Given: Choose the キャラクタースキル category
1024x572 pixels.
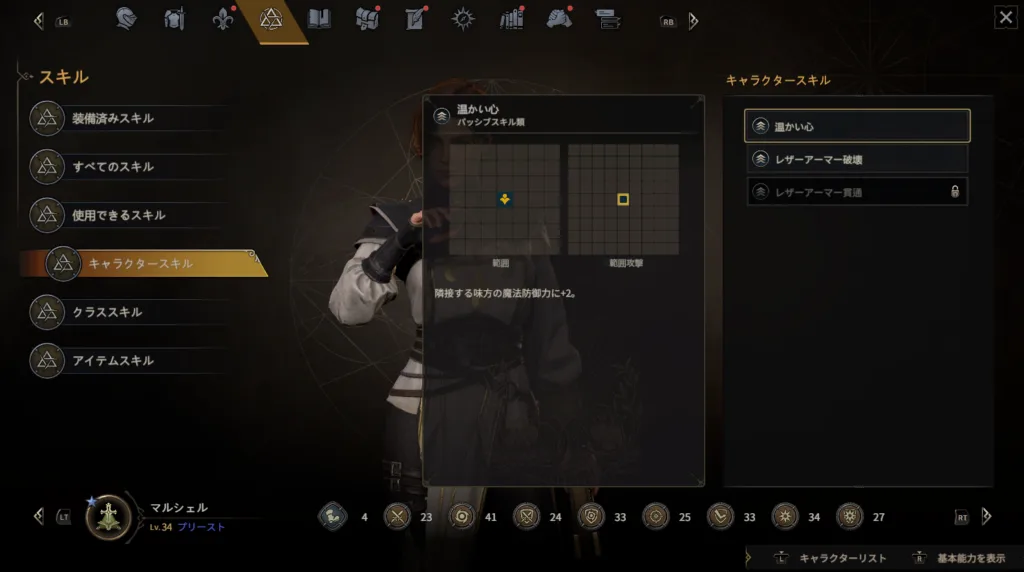Looking at the screenshot, I should click(x=140, y=263).
